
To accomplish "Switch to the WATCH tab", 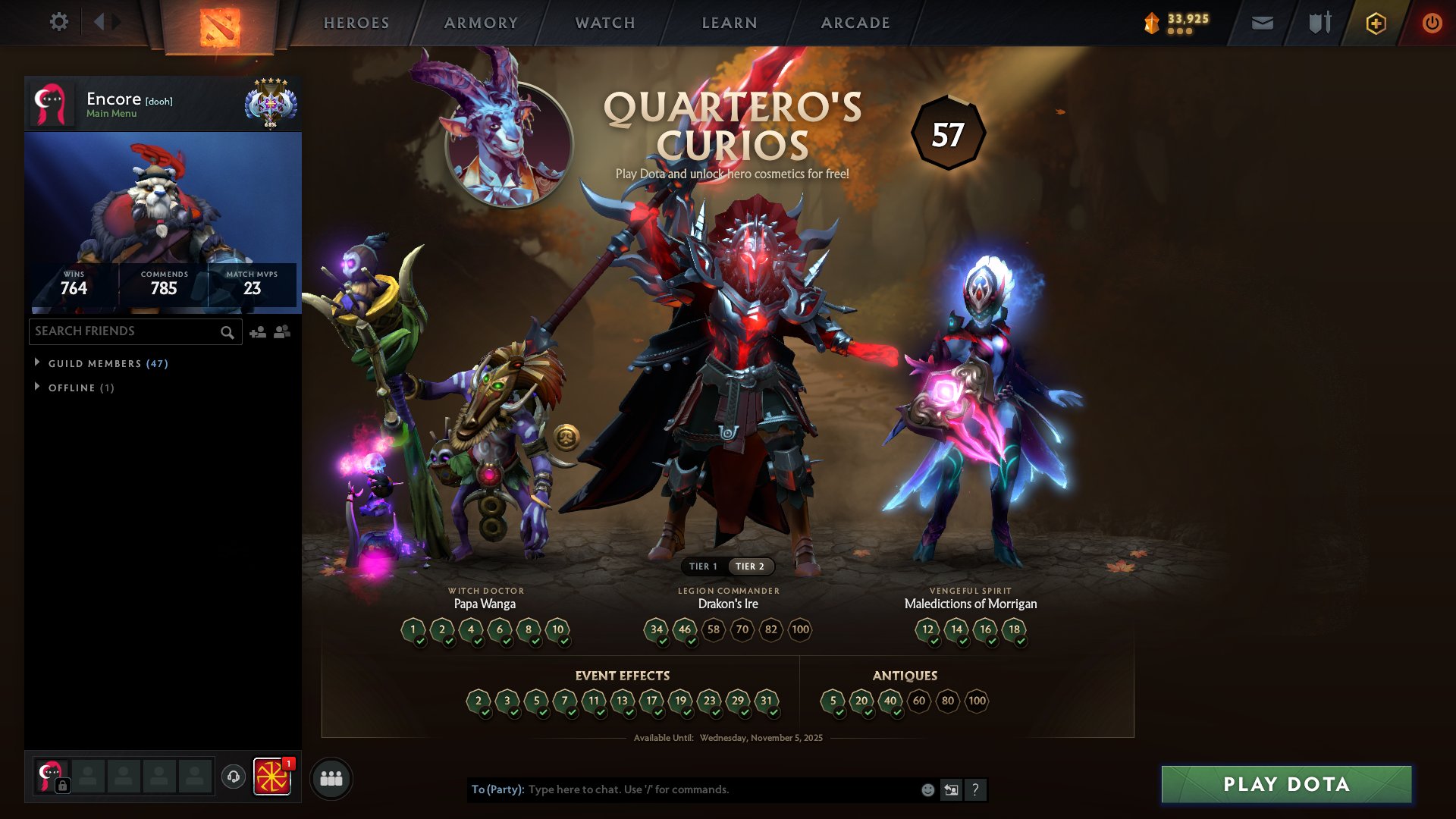I will click(604, 22).
